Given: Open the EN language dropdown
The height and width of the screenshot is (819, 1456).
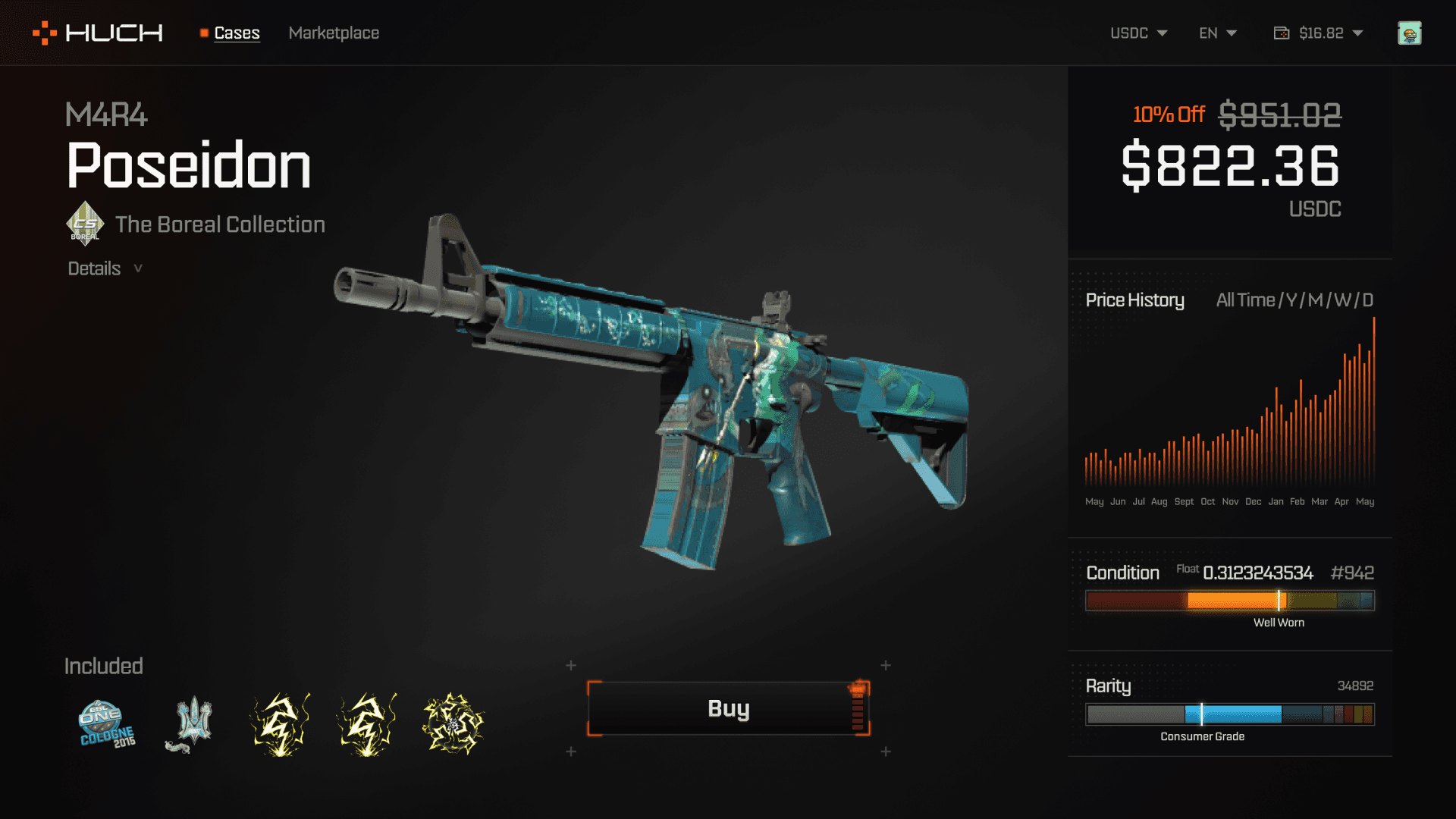Looking at the screenshot, I should pyautogui.click(x=1217, y=33).
